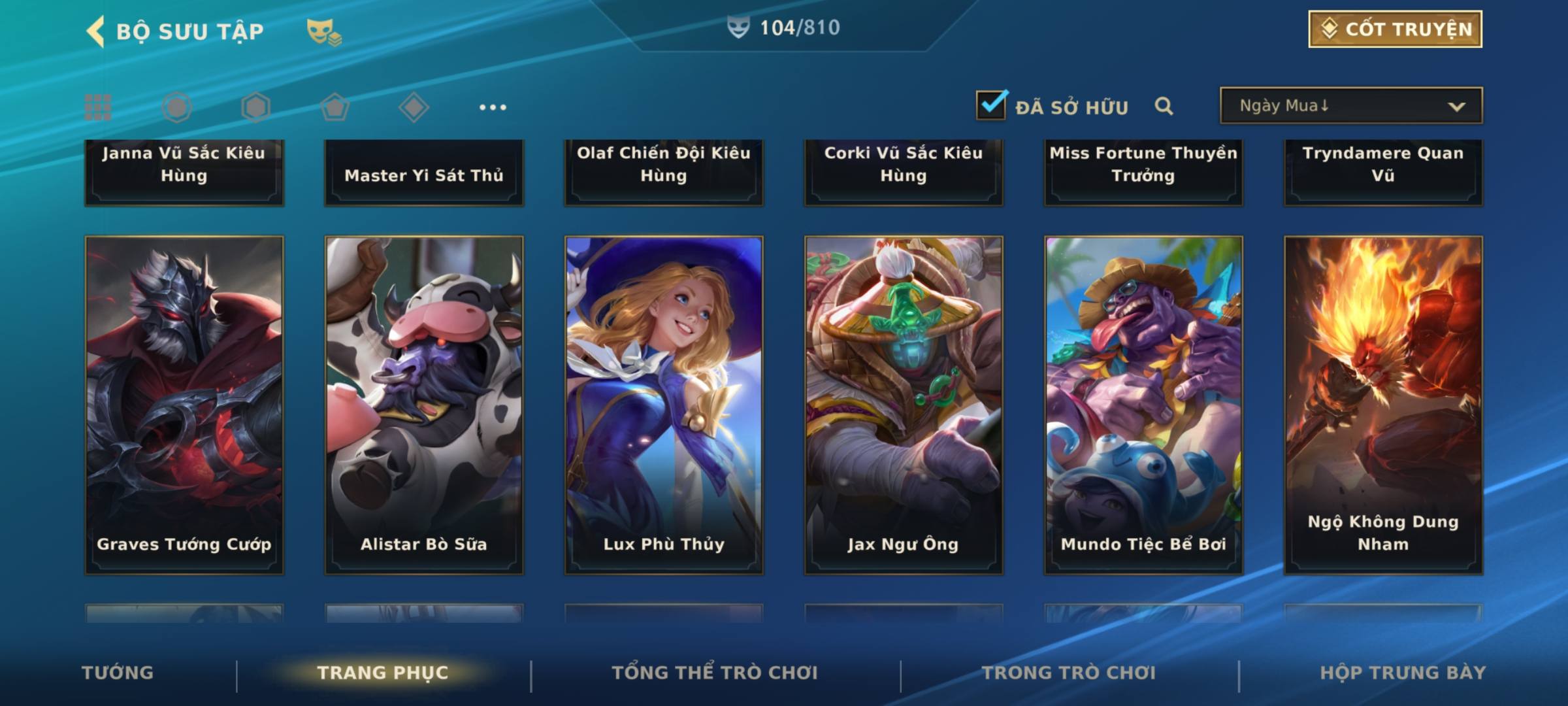Toggle the Đã Sở Hữu checkbox

991,105
